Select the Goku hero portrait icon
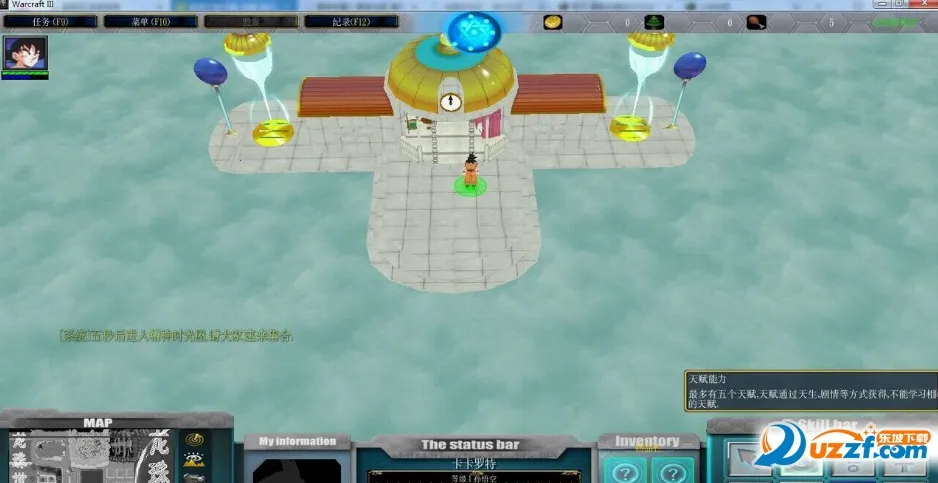Screen dimensions: 938x483 (x=25, y=54)
